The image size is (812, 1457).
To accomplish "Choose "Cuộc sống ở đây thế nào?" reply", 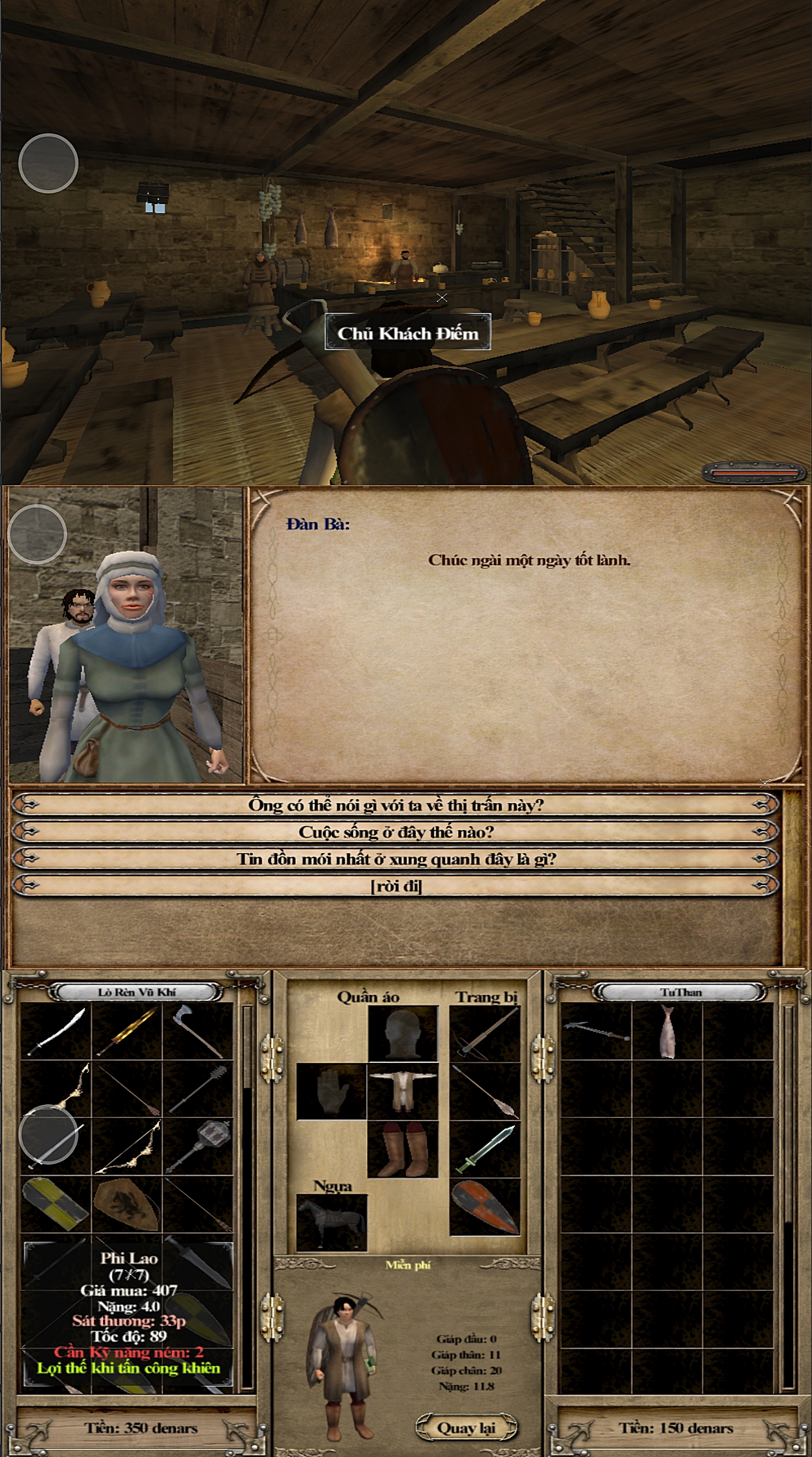I will click(395, 831).
